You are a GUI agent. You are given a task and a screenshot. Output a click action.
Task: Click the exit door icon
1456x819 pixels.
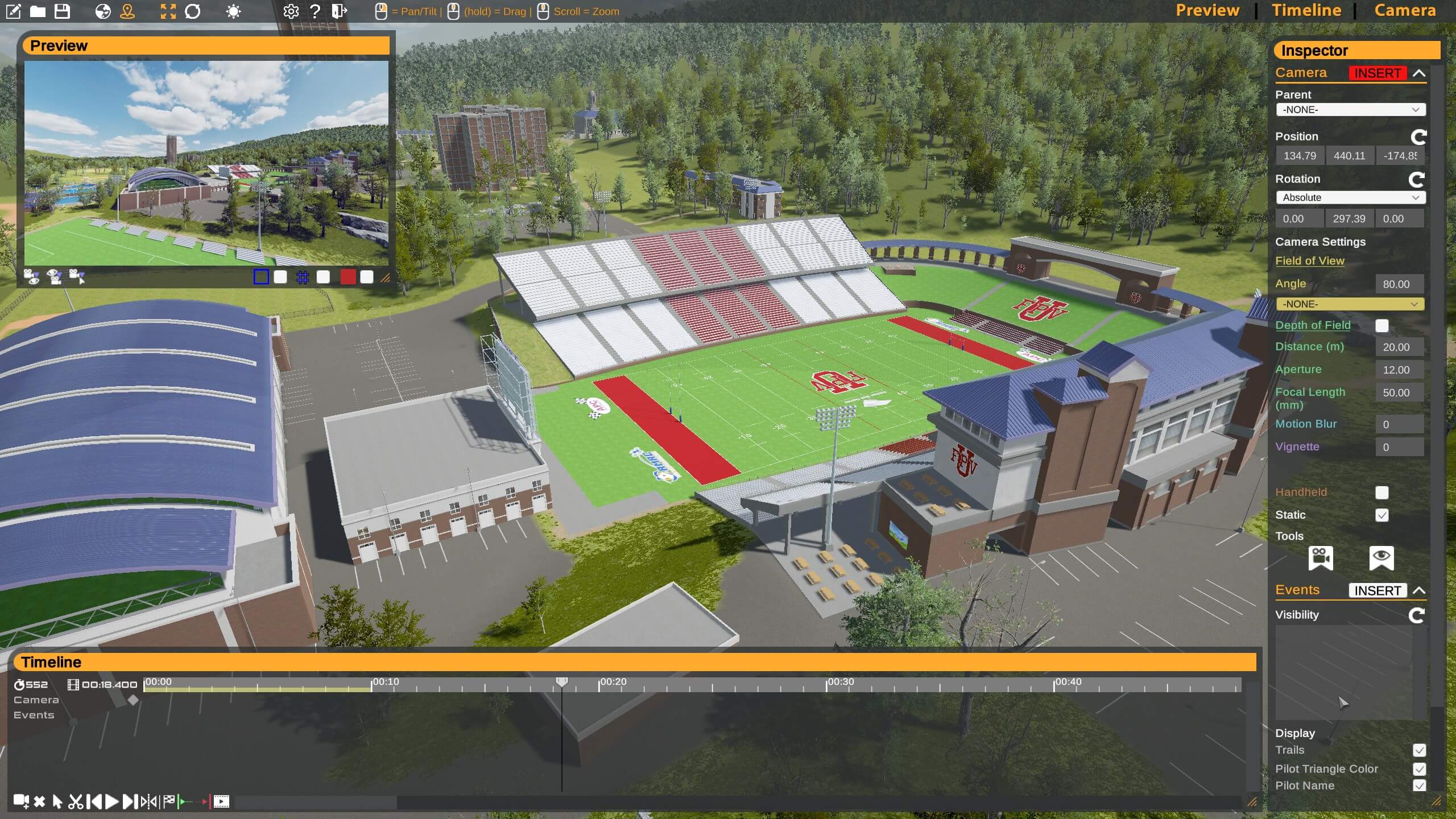click(x=339, y=11)
